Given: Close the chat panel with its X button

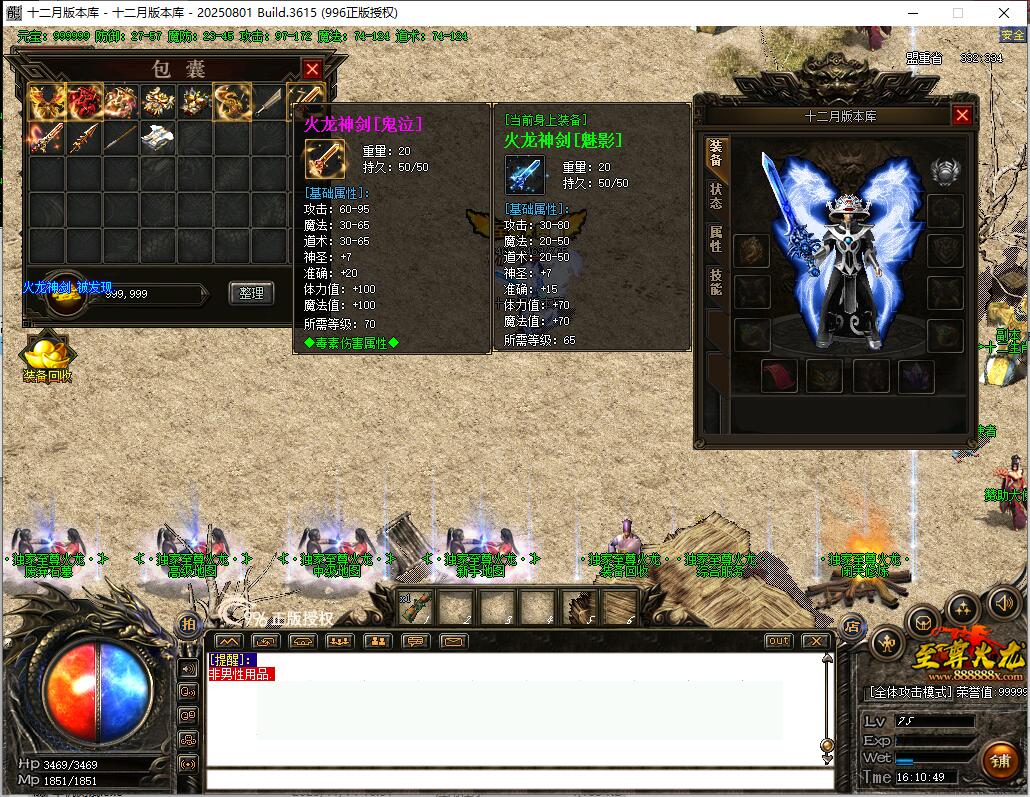Looking at the screenshot, I should (815, 641).
